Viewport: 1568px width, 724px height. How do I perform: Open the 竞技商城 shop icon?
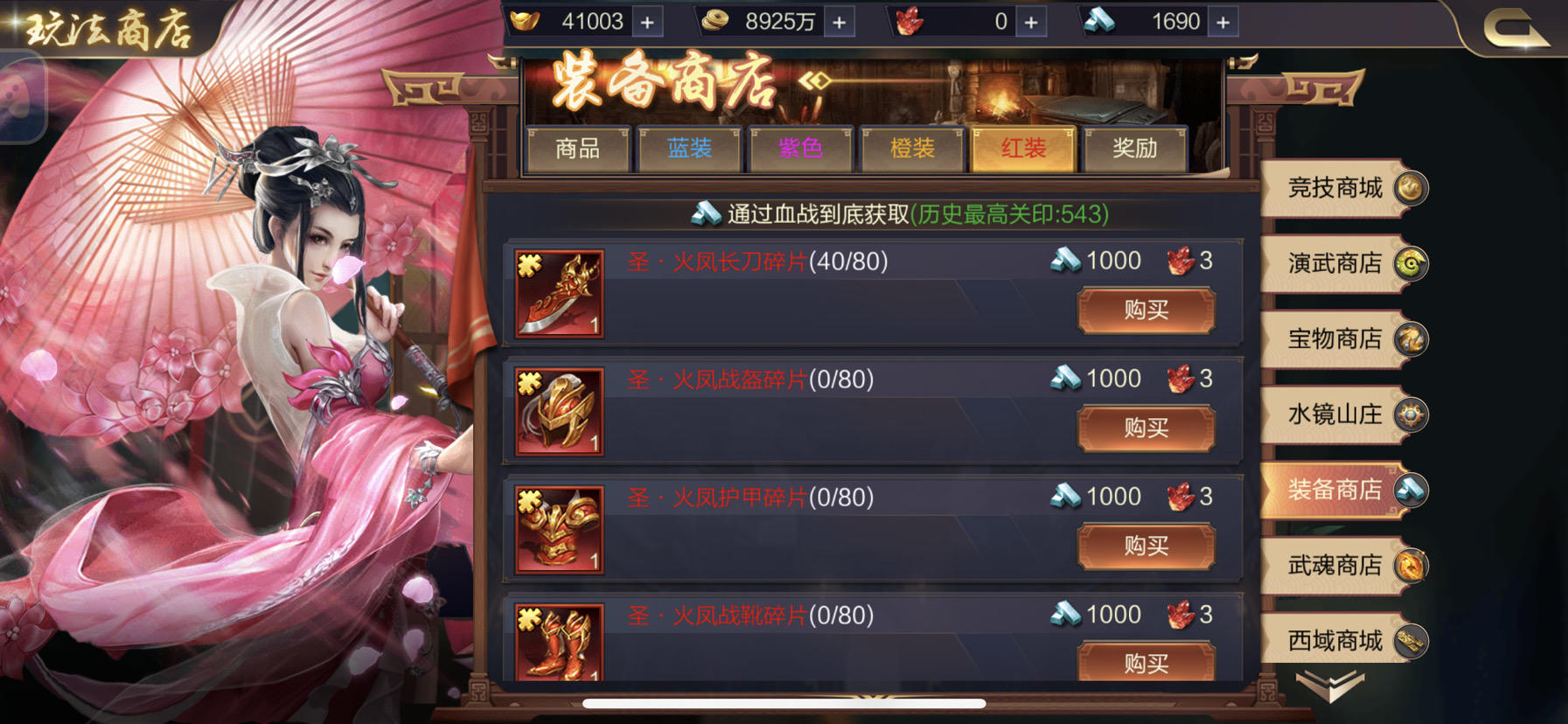click(x=1410, y=186)
